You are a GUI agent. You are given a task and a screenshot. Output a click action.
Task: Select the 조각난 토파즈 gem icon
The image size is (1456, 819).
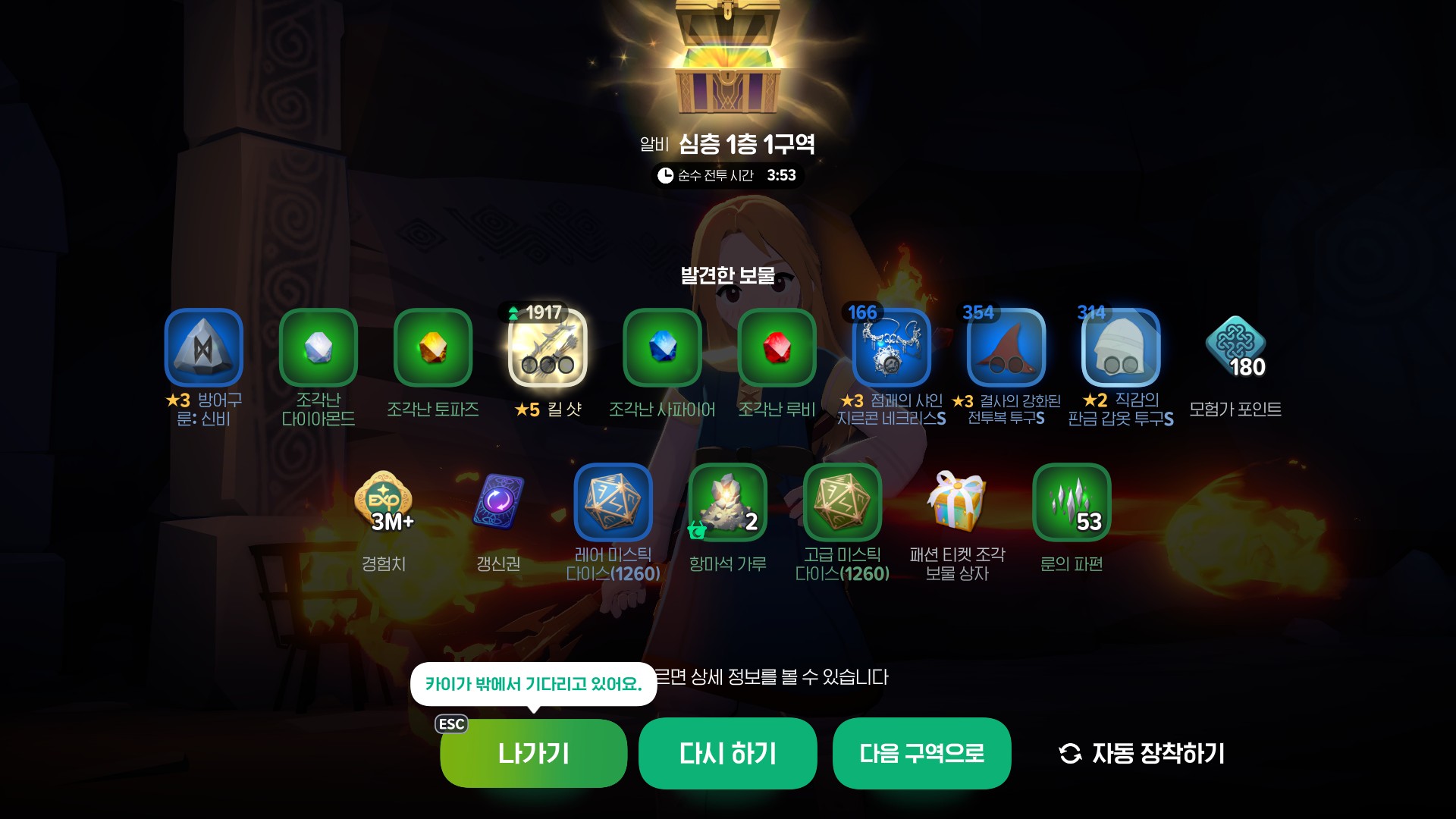pos(433,348)
